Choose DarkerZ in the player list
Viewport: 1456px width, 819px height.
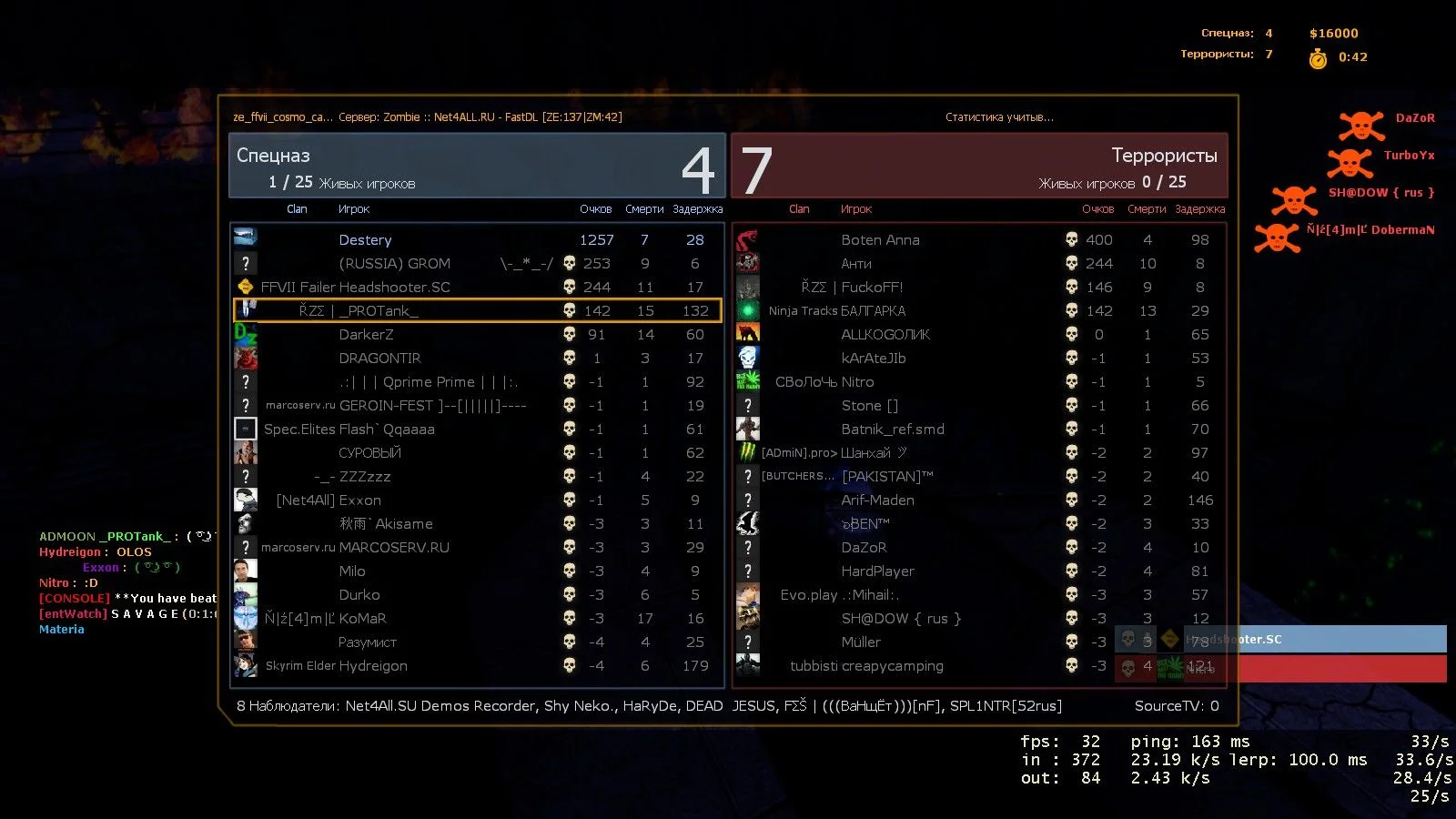tap(477, 334)
